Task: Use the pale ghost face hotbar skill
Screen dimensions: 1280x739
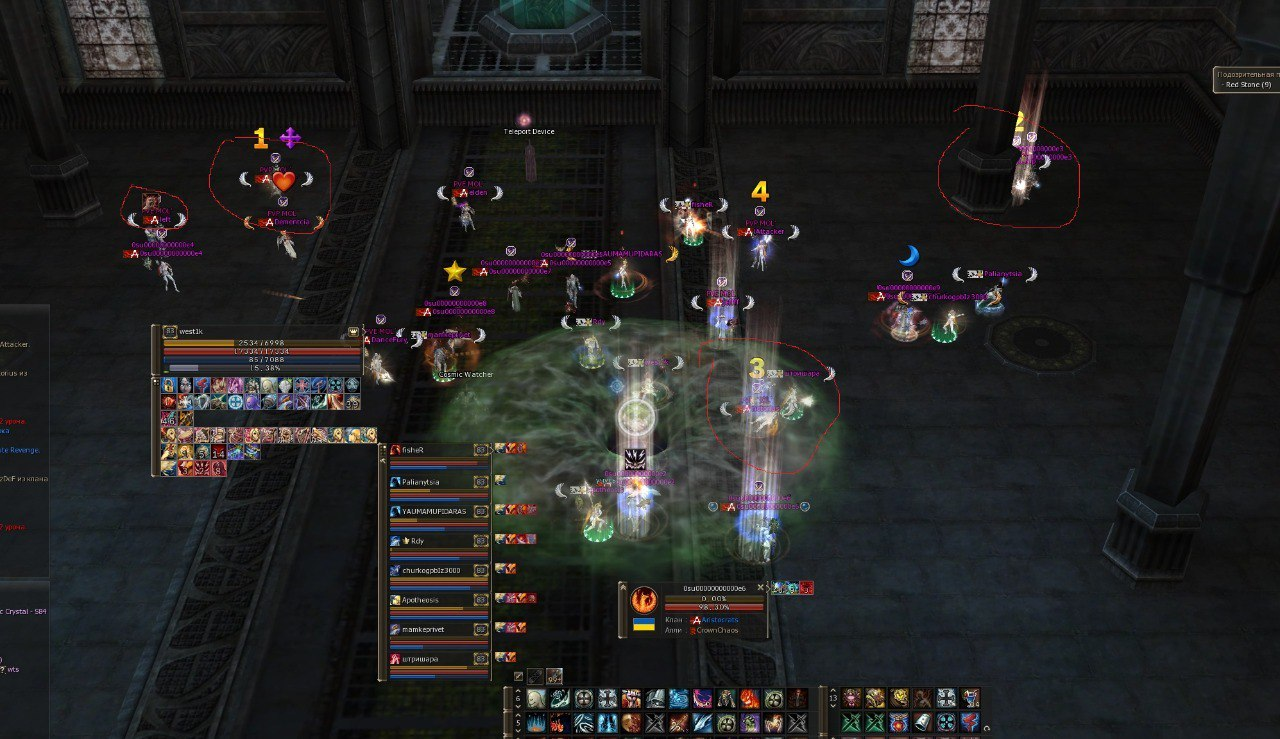Action: click(x=536, y=698)
